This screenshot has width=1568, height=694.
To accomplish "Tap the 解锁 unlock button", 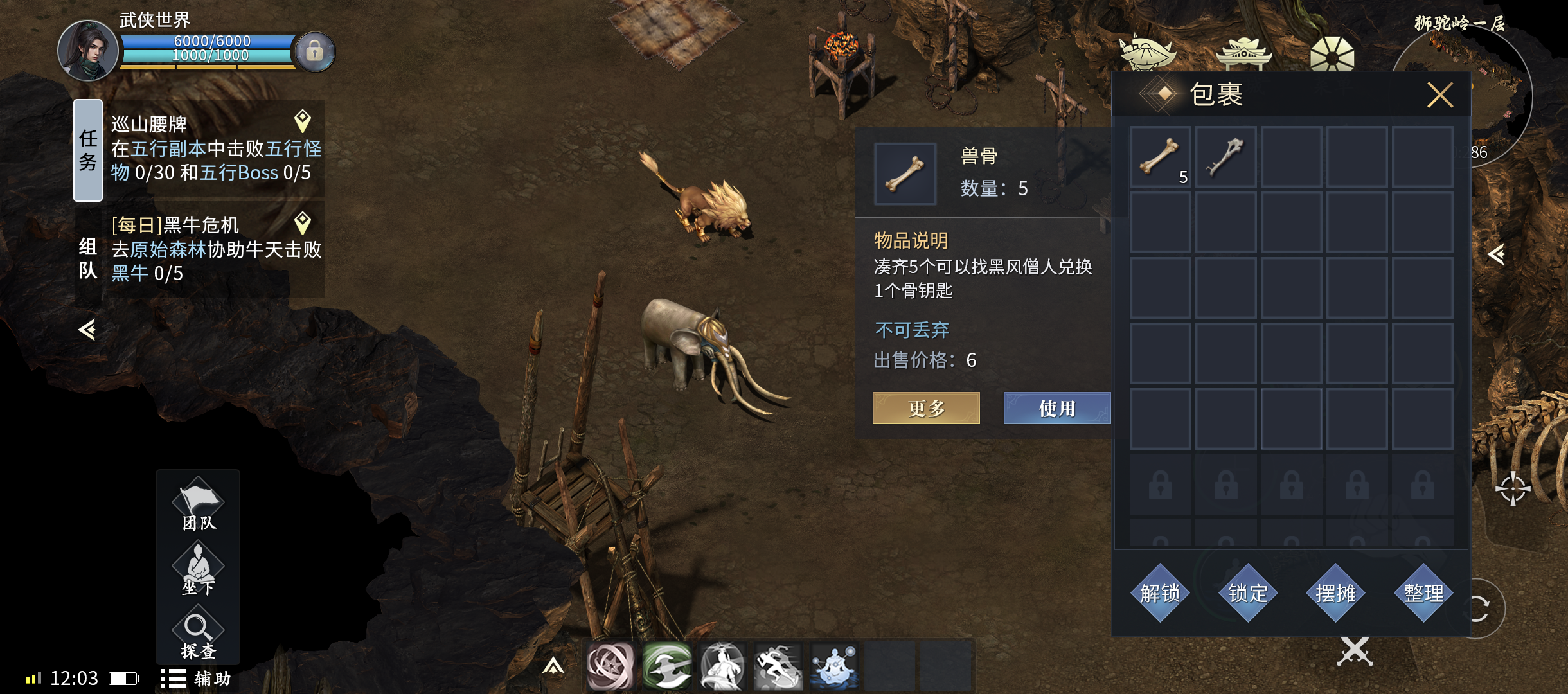I will tap(1160, 592).
